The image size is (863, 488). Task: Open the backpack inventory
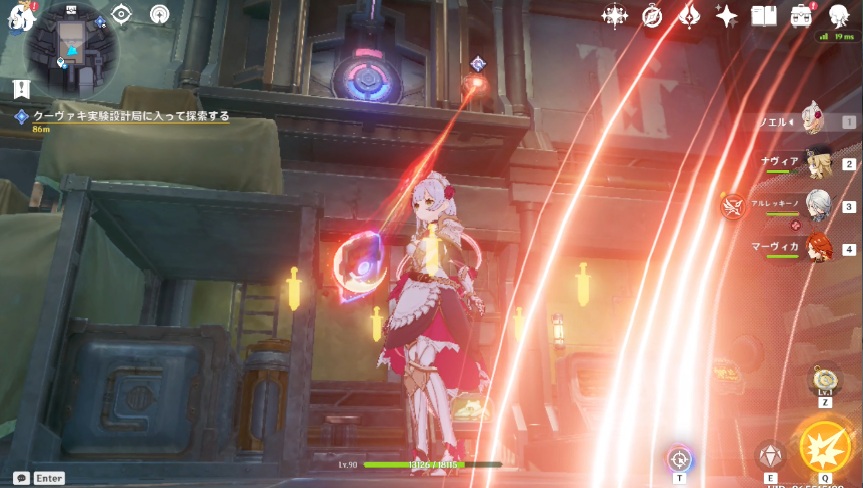802,16
